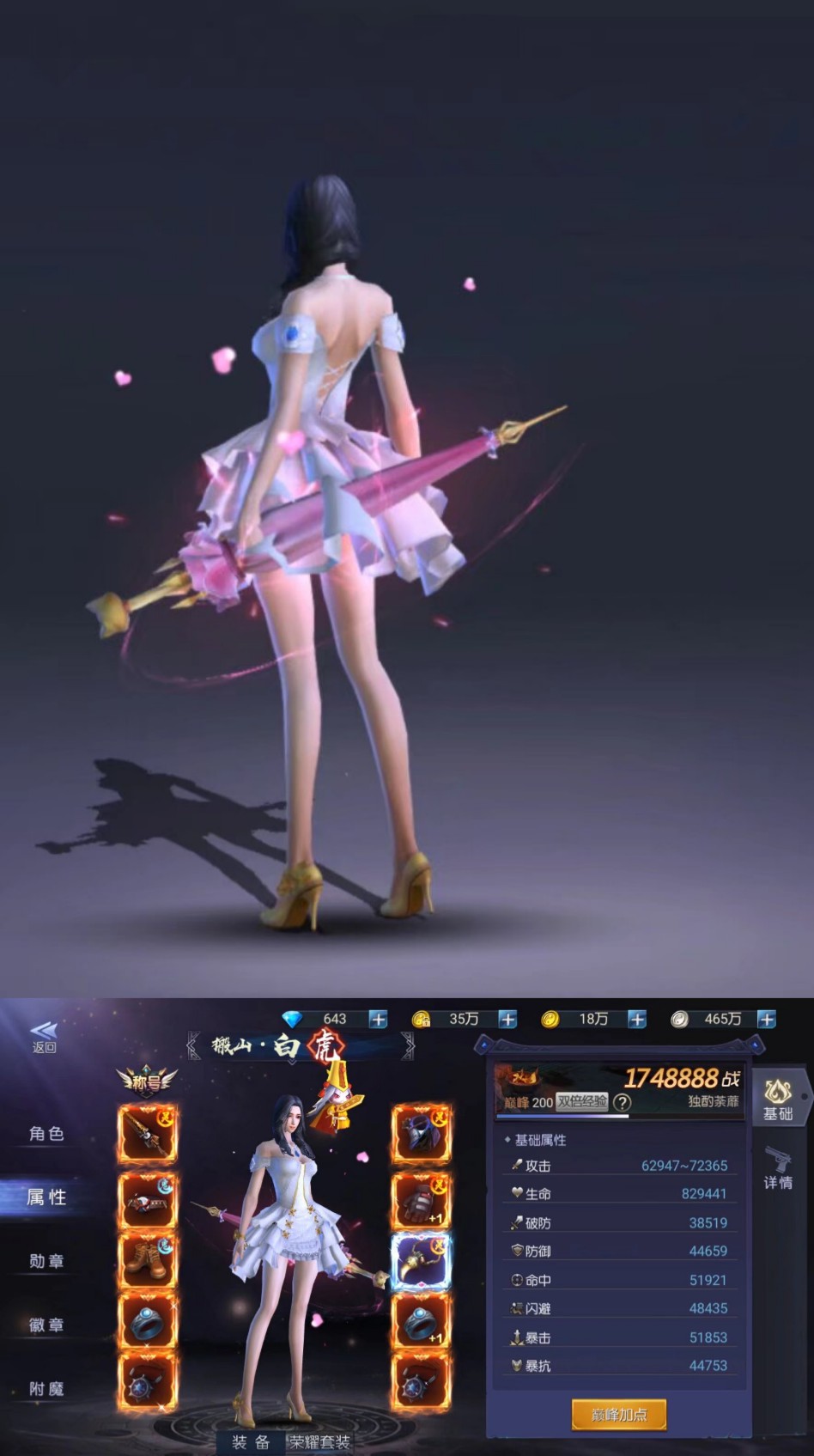The width and height of the screenshot is (814, 1456).
Task: Open the 荣耀套装 glory set tab
Action: [x=319, y=1441]
